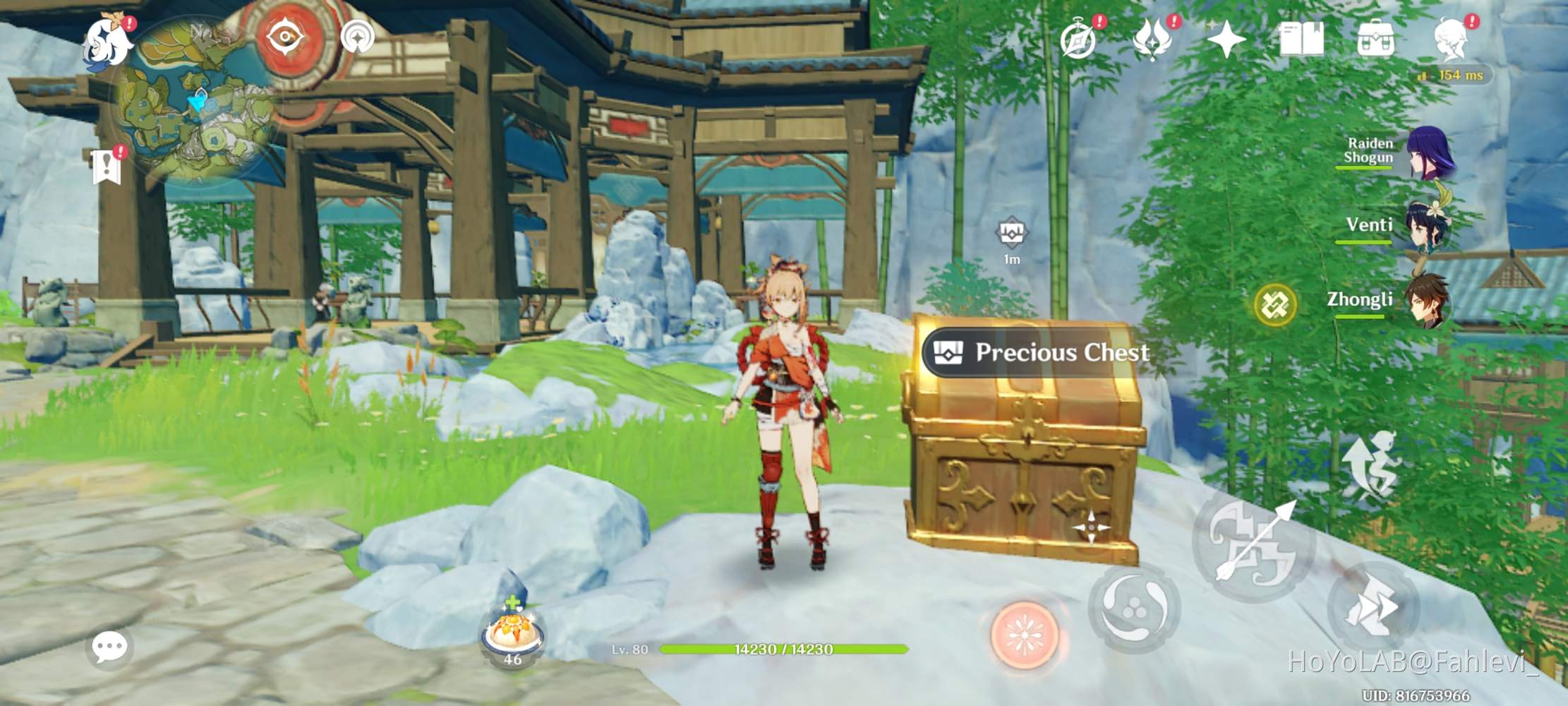Image resolution: width=1568 pixels, height=706 pixels.
Task: Switch to Raiden Shogun in the party list
Action: pos(1433,152)
